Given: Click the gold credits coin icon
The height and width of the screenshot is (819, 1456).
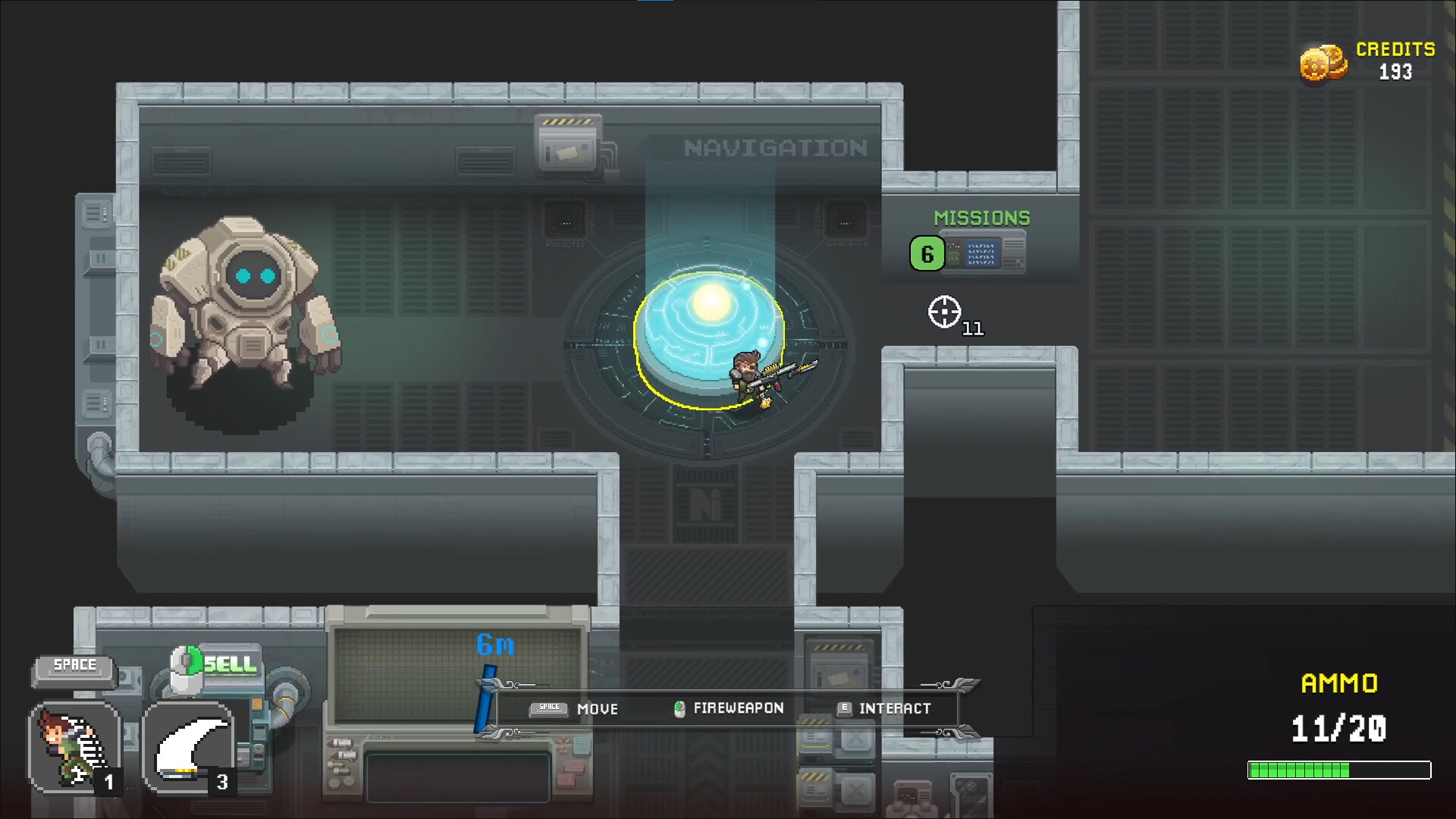Looking at the screenshot, I should coord(1323,64).
